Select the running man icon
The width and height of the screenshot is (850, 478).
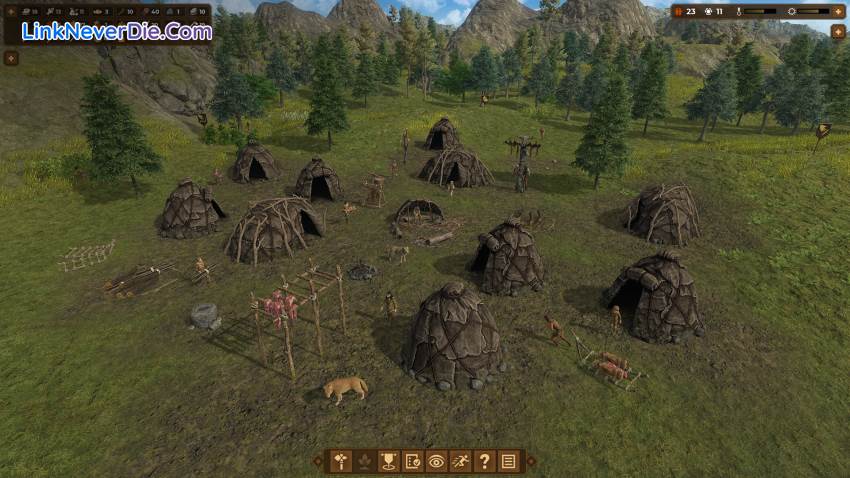[461, 461]
